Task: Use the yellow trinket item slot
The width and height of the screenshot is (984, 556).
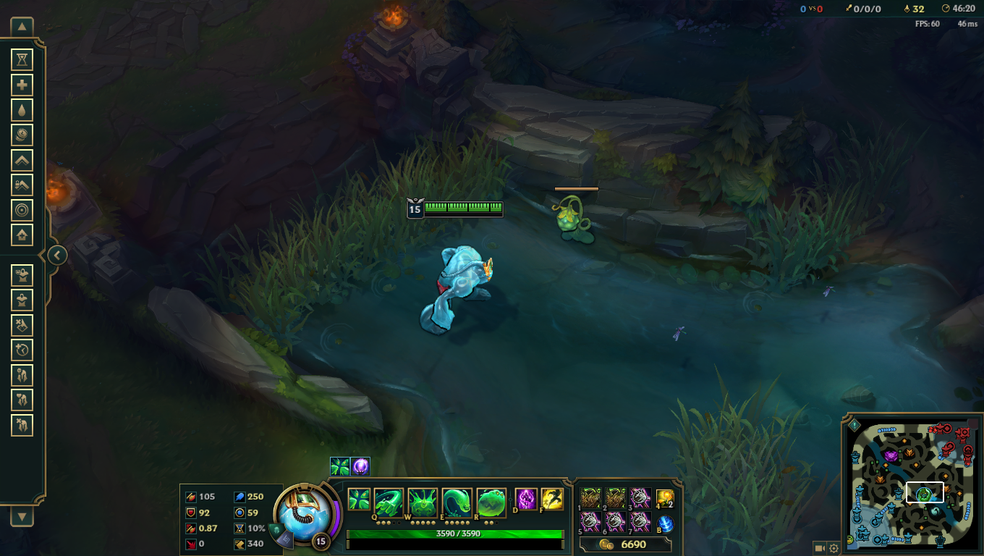Action: pyautogui.click(x=664, y=498)
